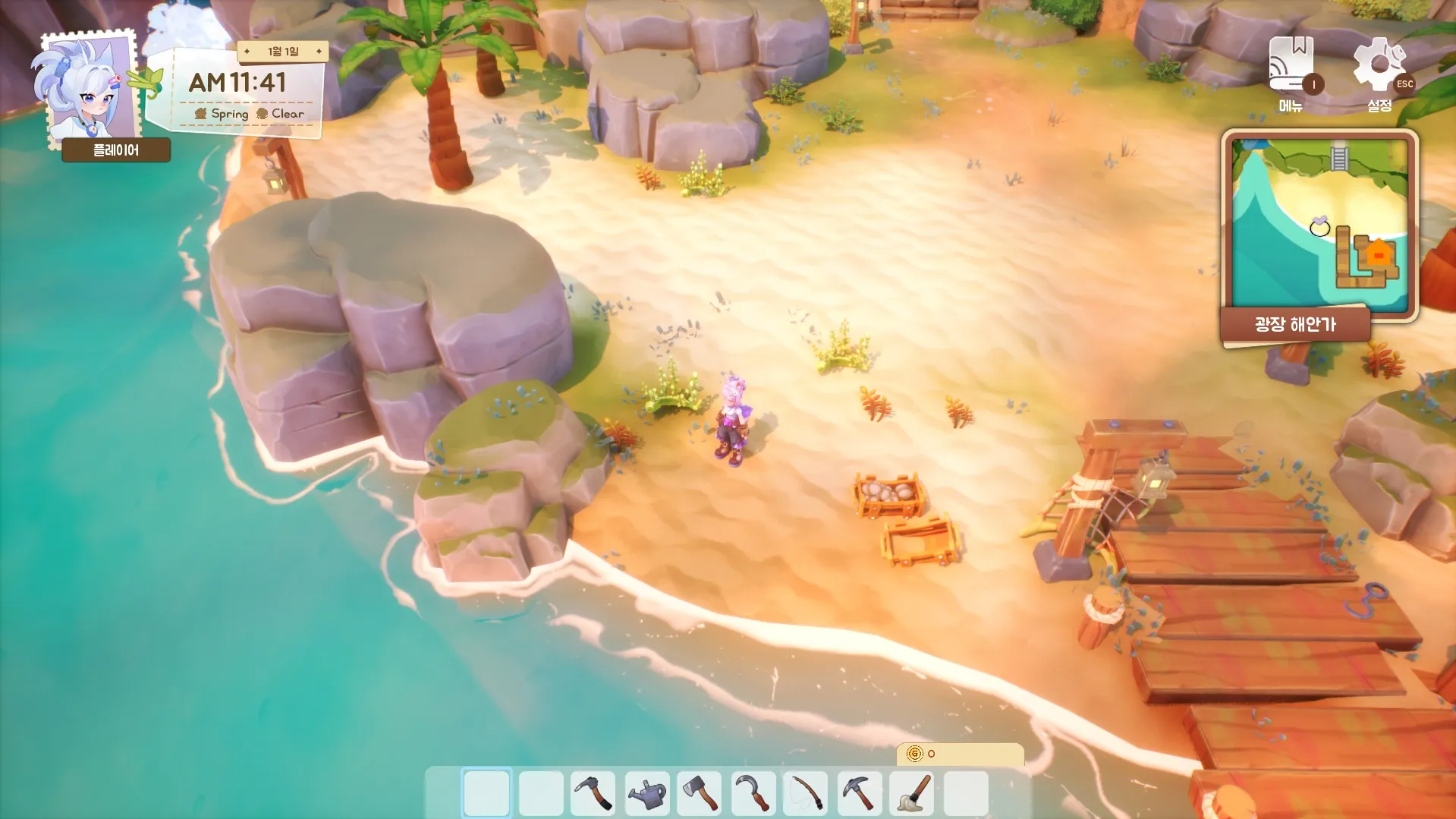Click the AM 11:41 date and weather panel
The height and width of the screenshot is (819, 1456).
[x=244, y=93]
